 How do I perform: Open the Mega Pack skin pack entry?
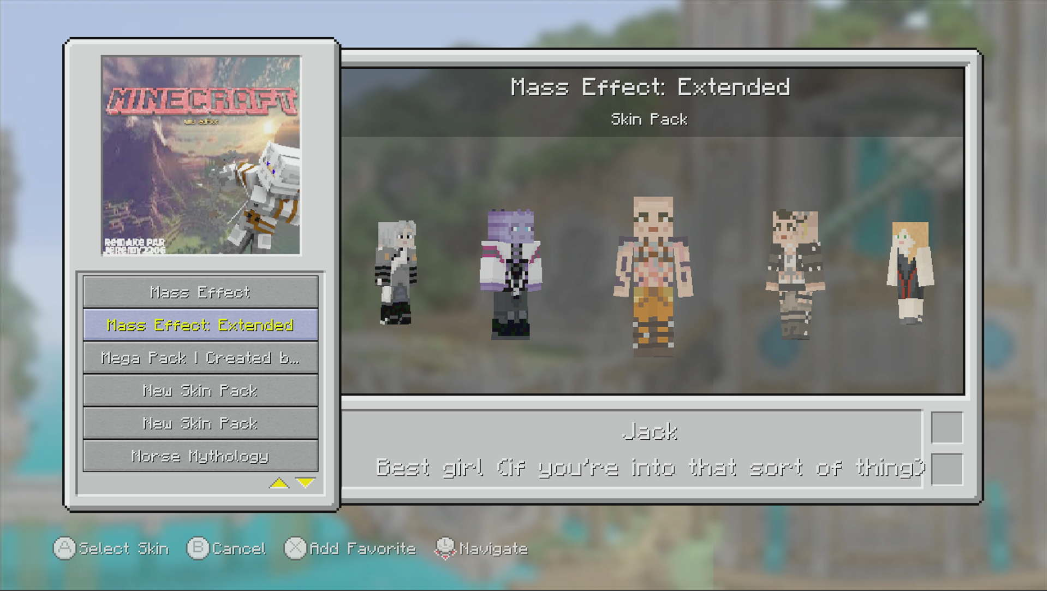click(x=200, y=358)
